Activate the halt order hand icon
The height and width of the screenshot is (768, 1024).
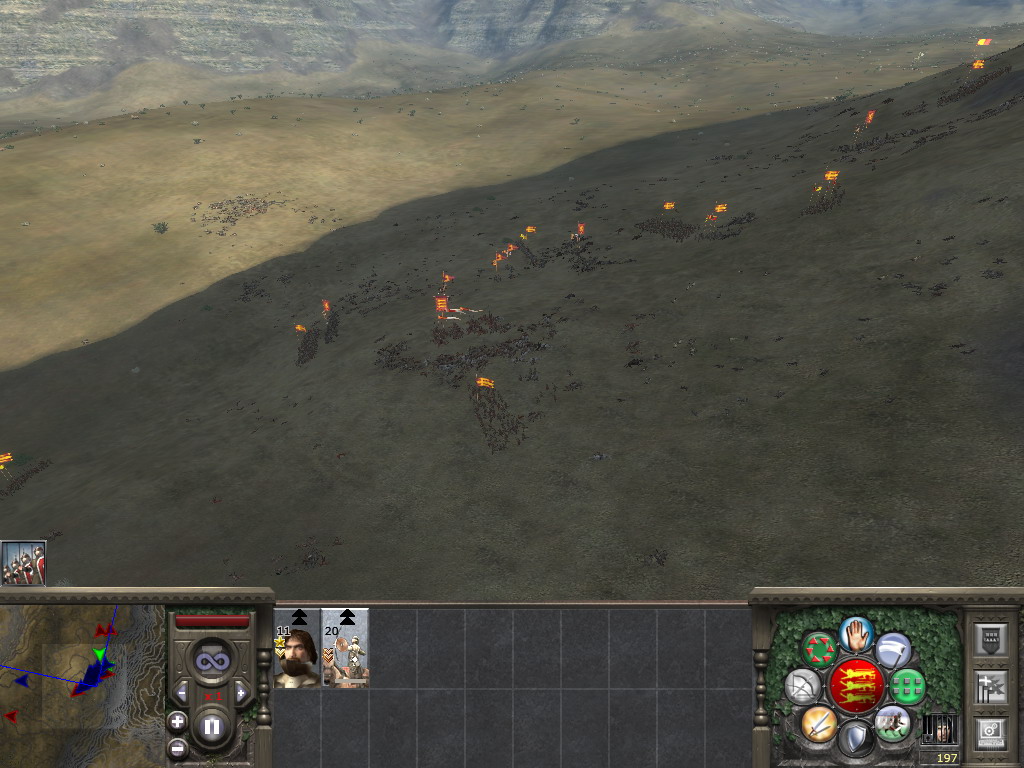[x=857, y=633]
